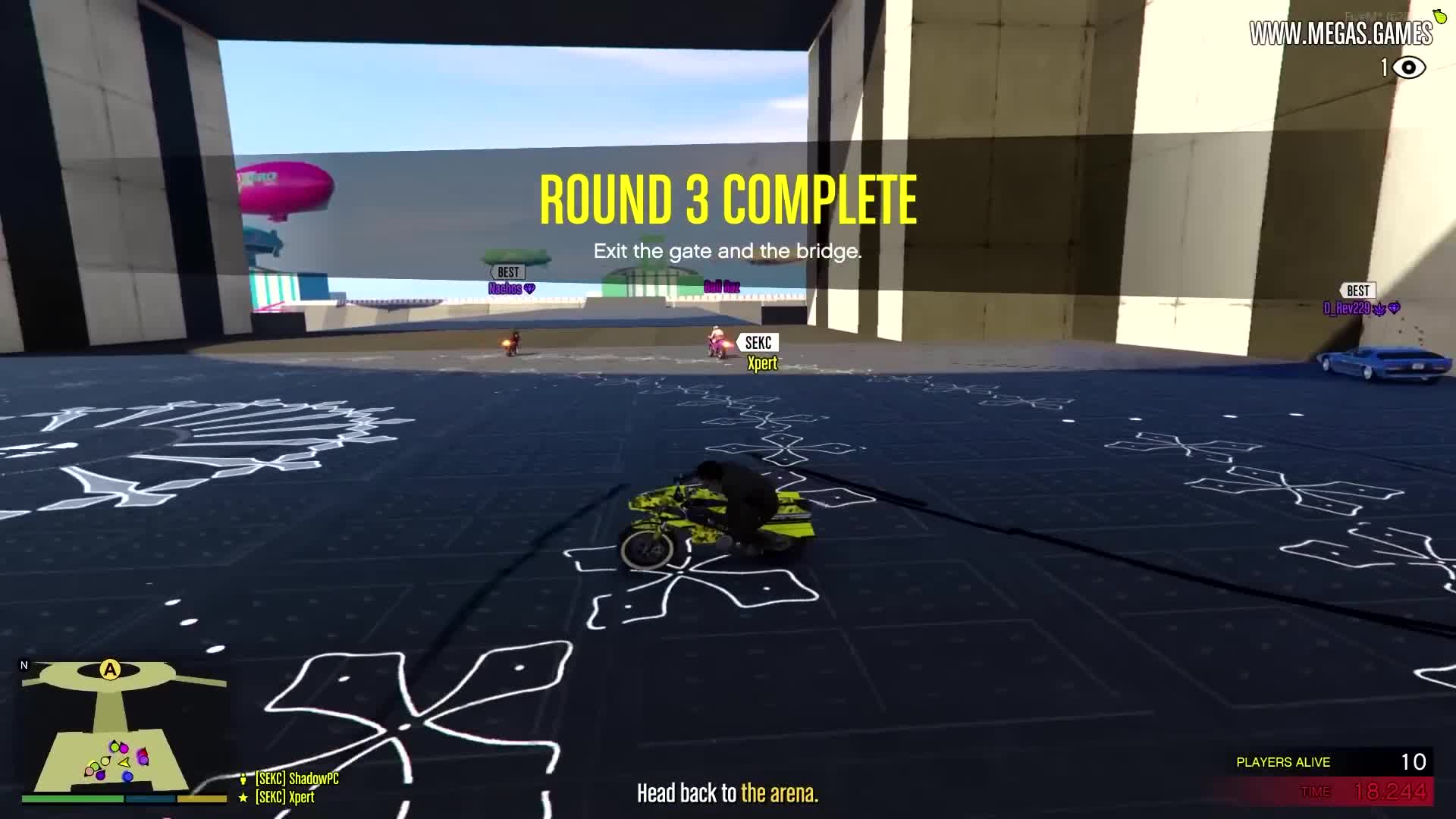Click the BEST badge above D_Rev229
1456x819 pixels.
(1357, 290)
